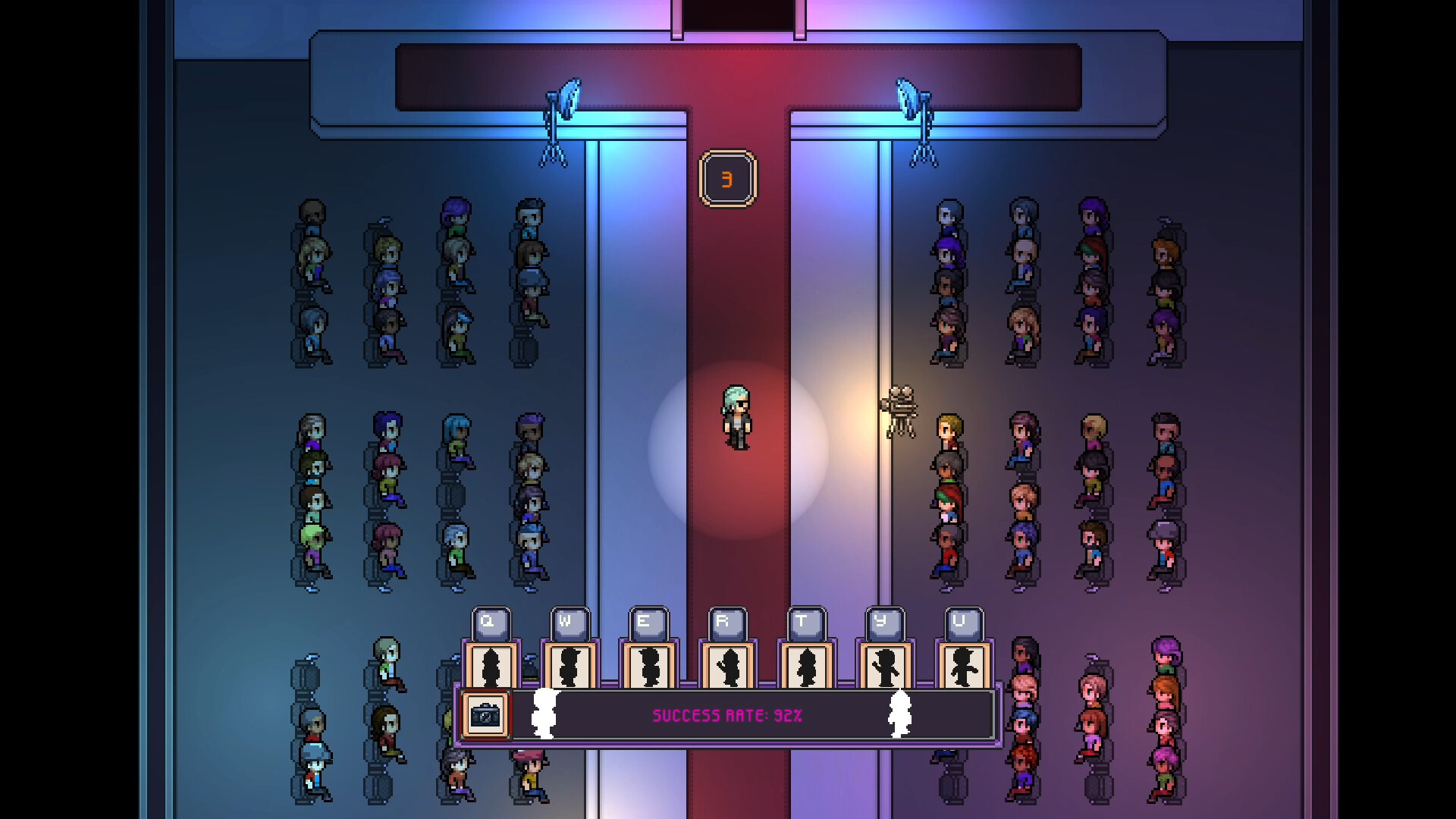The width and height of the screenshot is (1456, 819).
Task: Toggle the T key prompt
Action: 804,622
